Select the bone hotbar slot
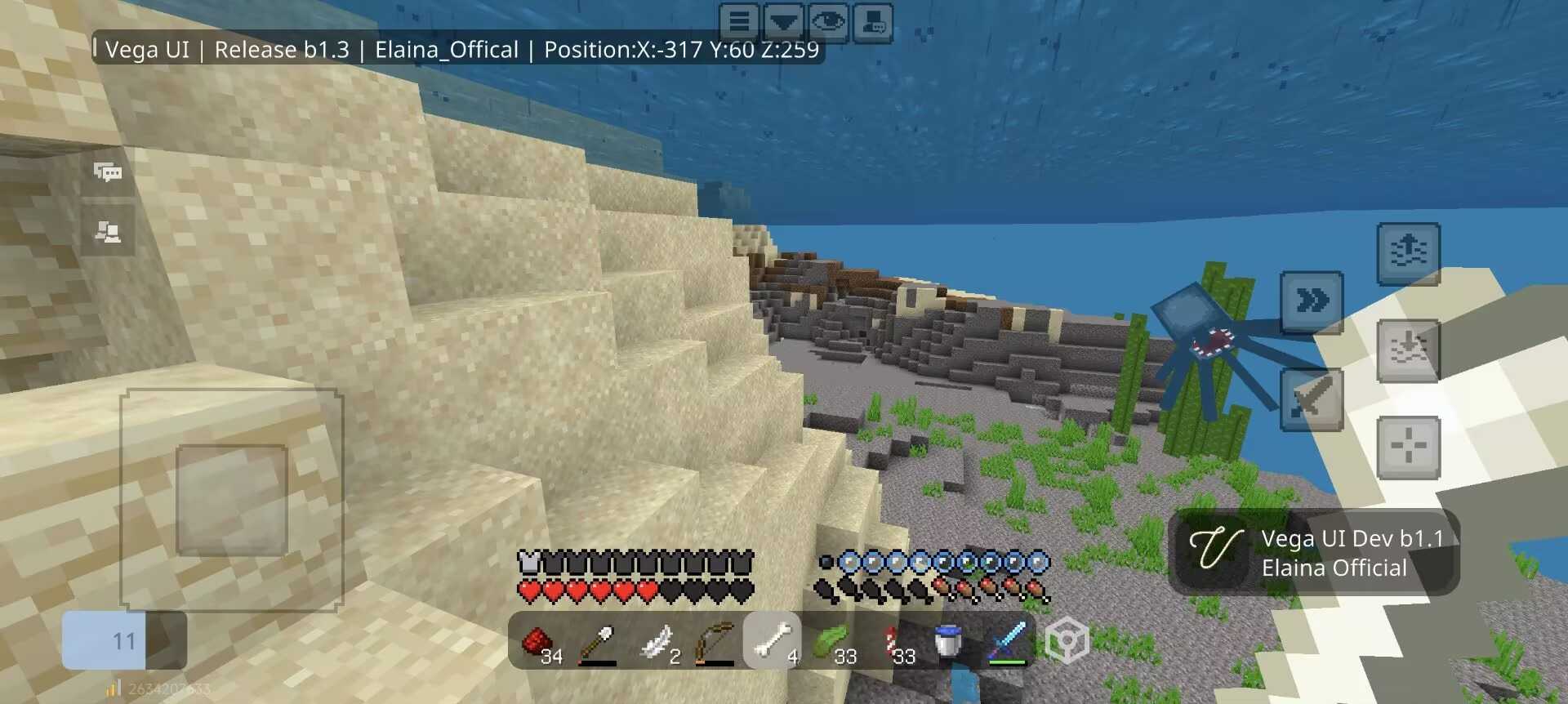This screenshot has width=1568, height=704. (773, 642)
